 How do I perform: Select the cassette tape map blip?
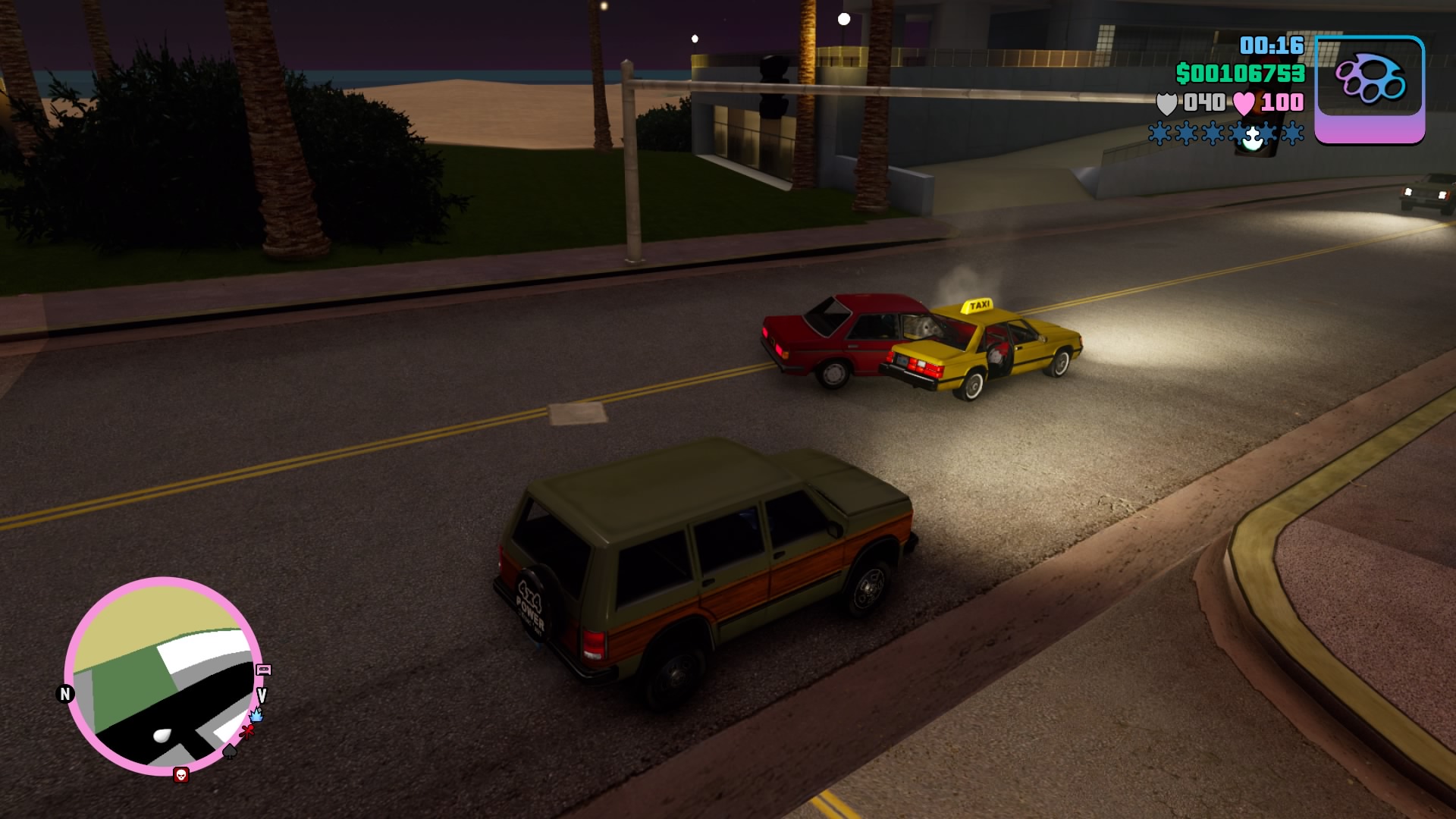coord(264,670)
